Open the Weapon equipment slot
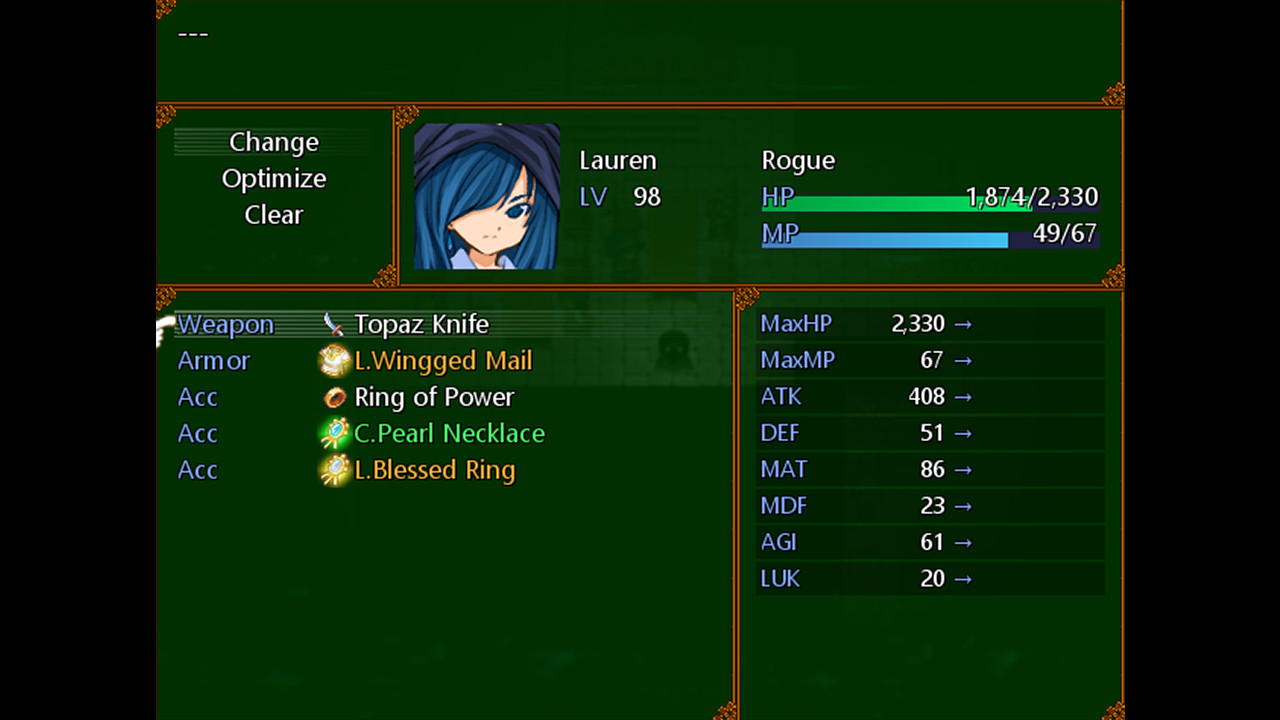The height and width of the screenshot is (720, 1280). [225, 323]
